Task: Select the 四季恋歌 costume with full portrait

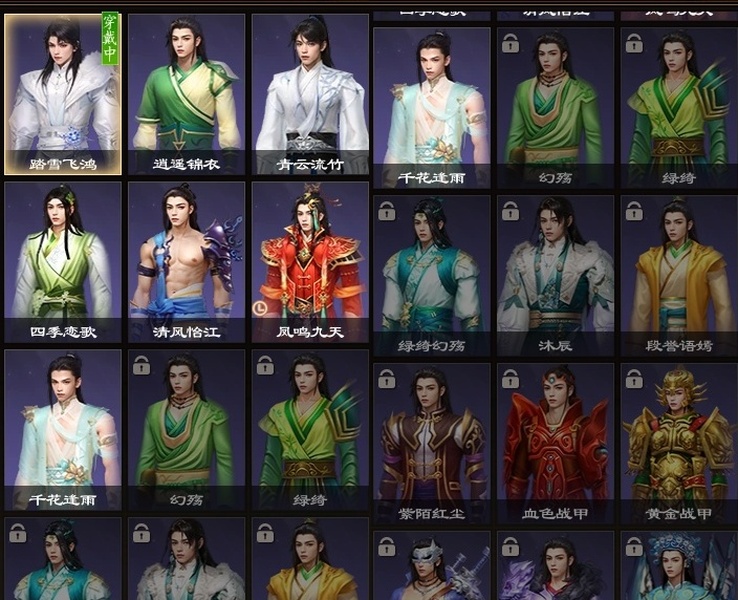Action: click(x=63, y=263)
